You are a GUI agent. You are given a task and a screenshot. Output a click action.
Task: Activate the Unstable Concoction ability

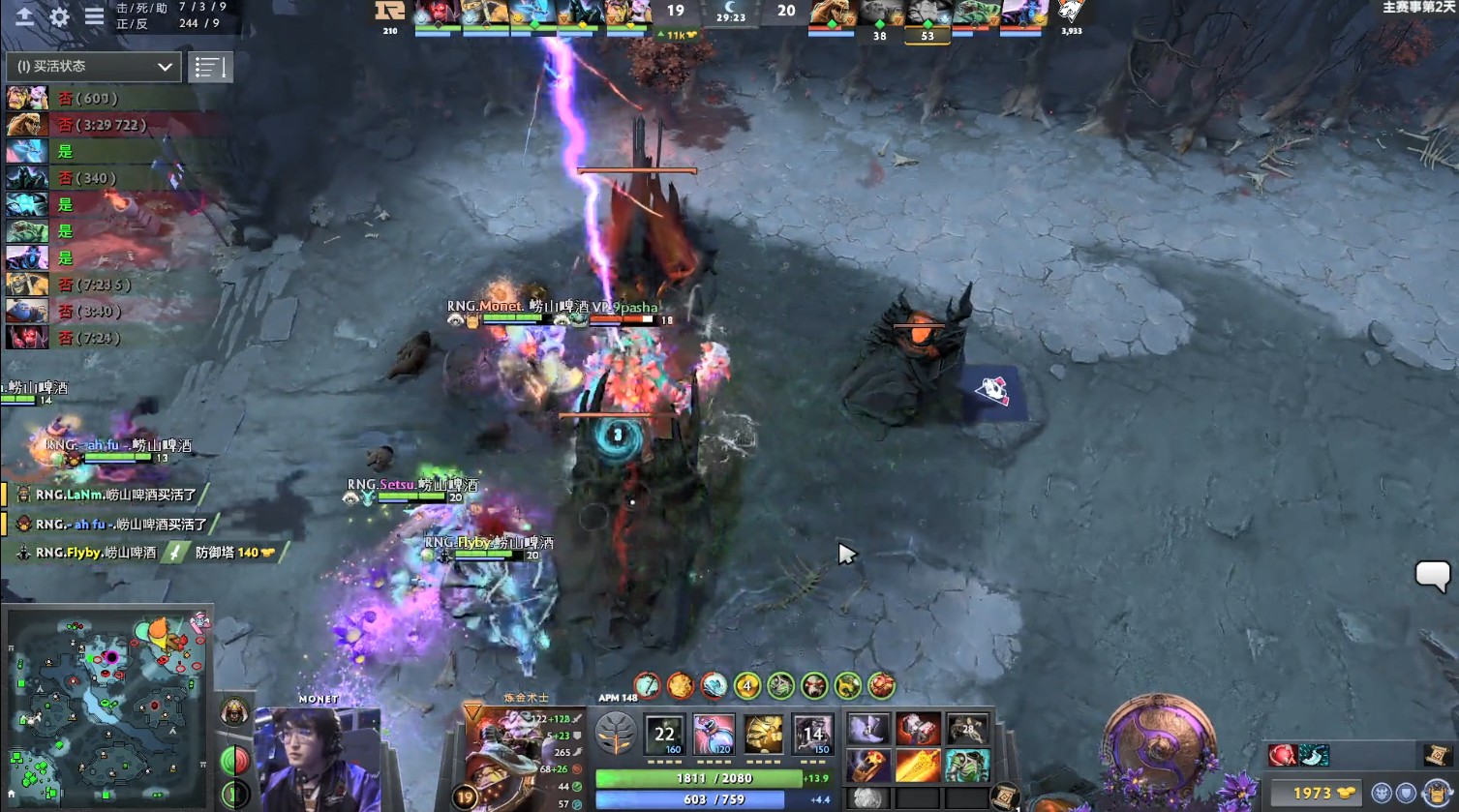click(x=714, y=734)
